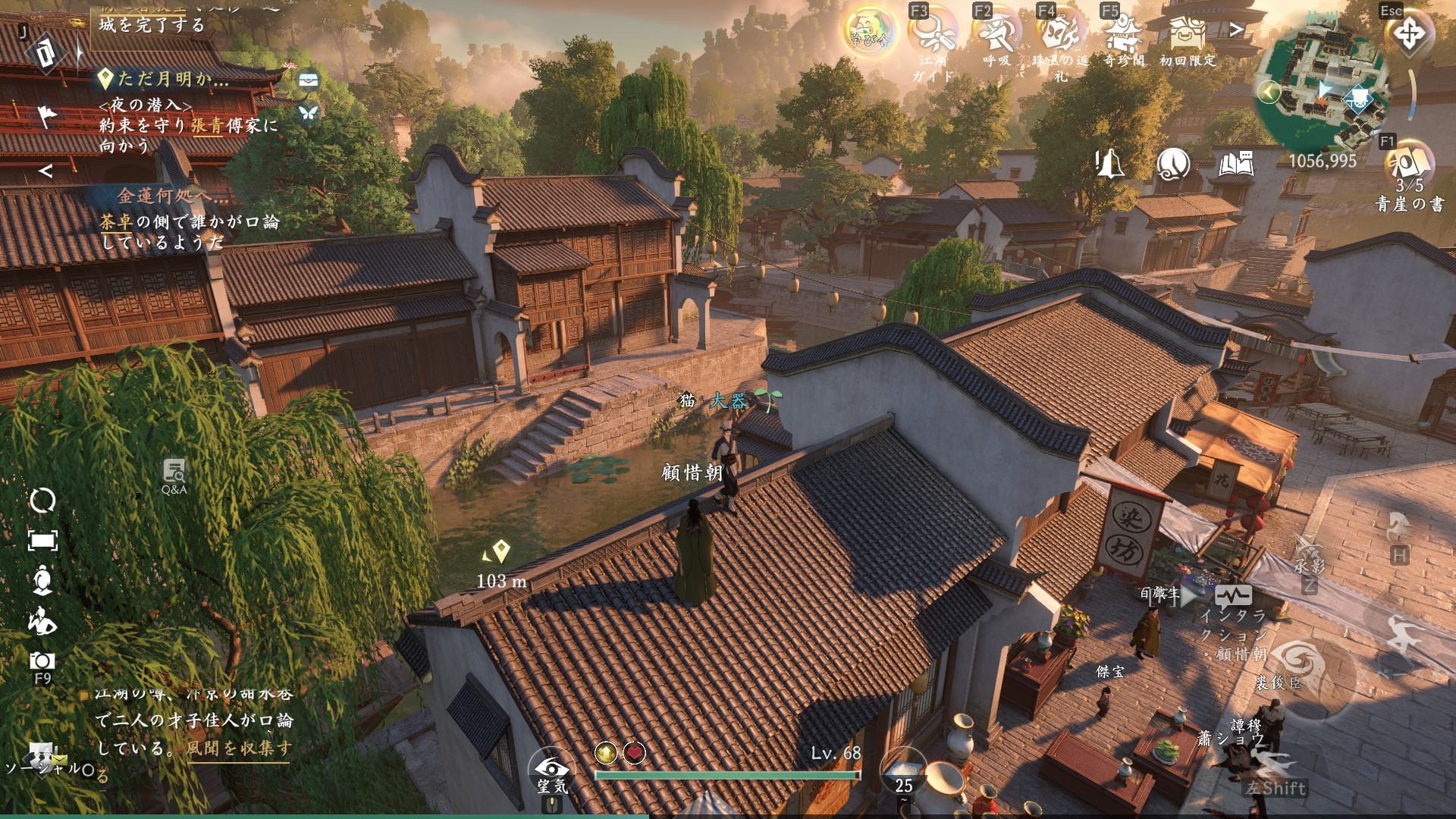1456x819 pixels.
Task: Open the bell notifications icon
Action: pos(1109,163)
